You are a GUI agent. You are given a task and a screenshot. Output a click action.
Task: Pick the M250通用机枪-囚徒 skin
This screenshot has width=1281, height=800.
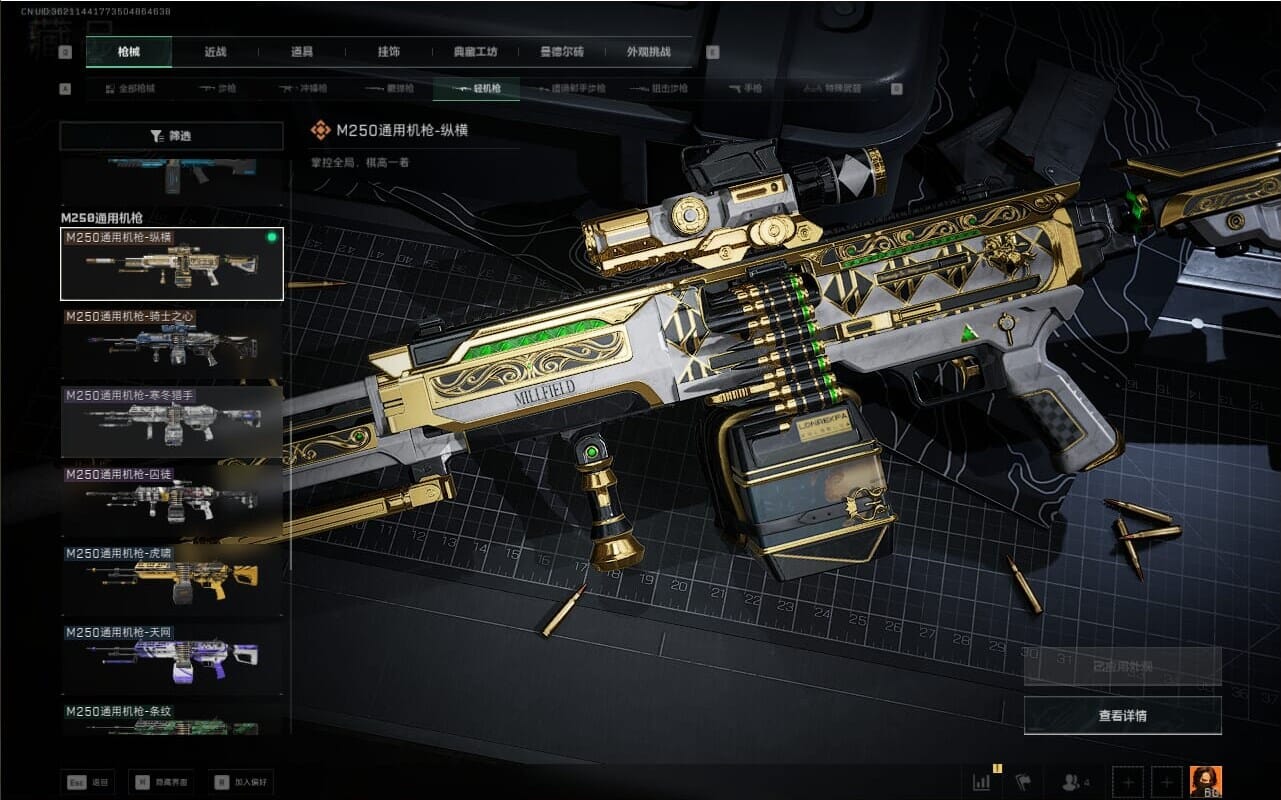pyautogui.click(x=172, y=501)
